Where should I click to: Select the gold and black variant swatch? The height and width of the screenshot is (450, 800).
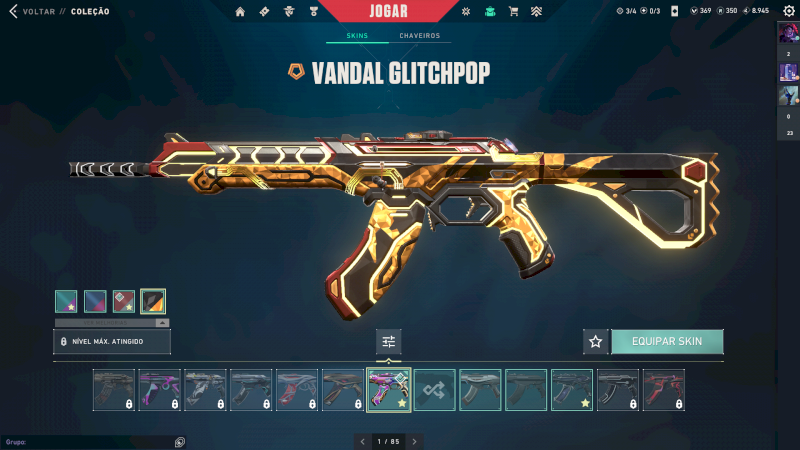[x=153, y=301]
